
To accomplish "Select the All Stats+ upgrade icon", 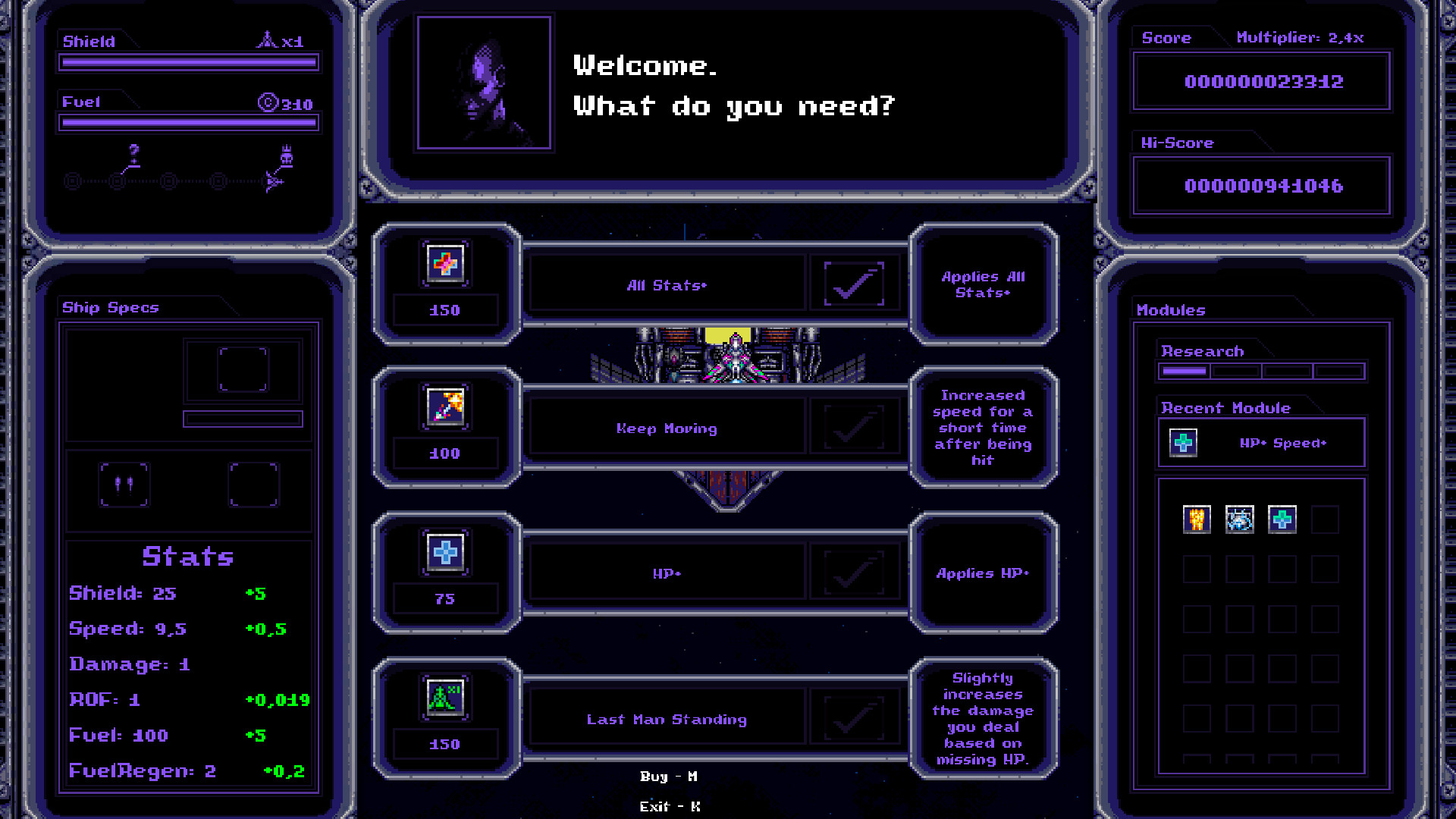I will 445,264.
